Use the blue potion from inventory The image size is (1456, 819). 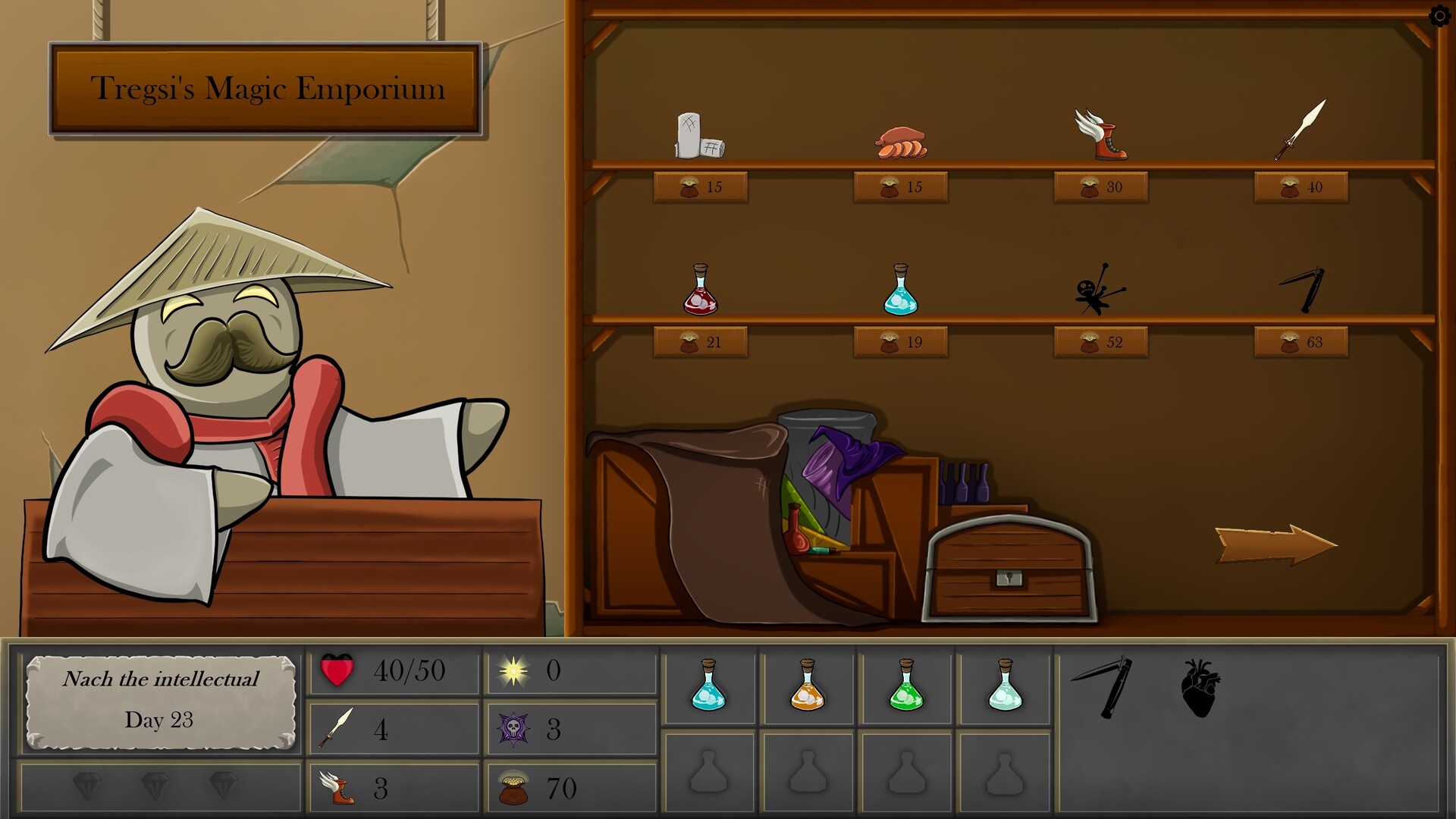pyautogui.click(x=711, y=686)
